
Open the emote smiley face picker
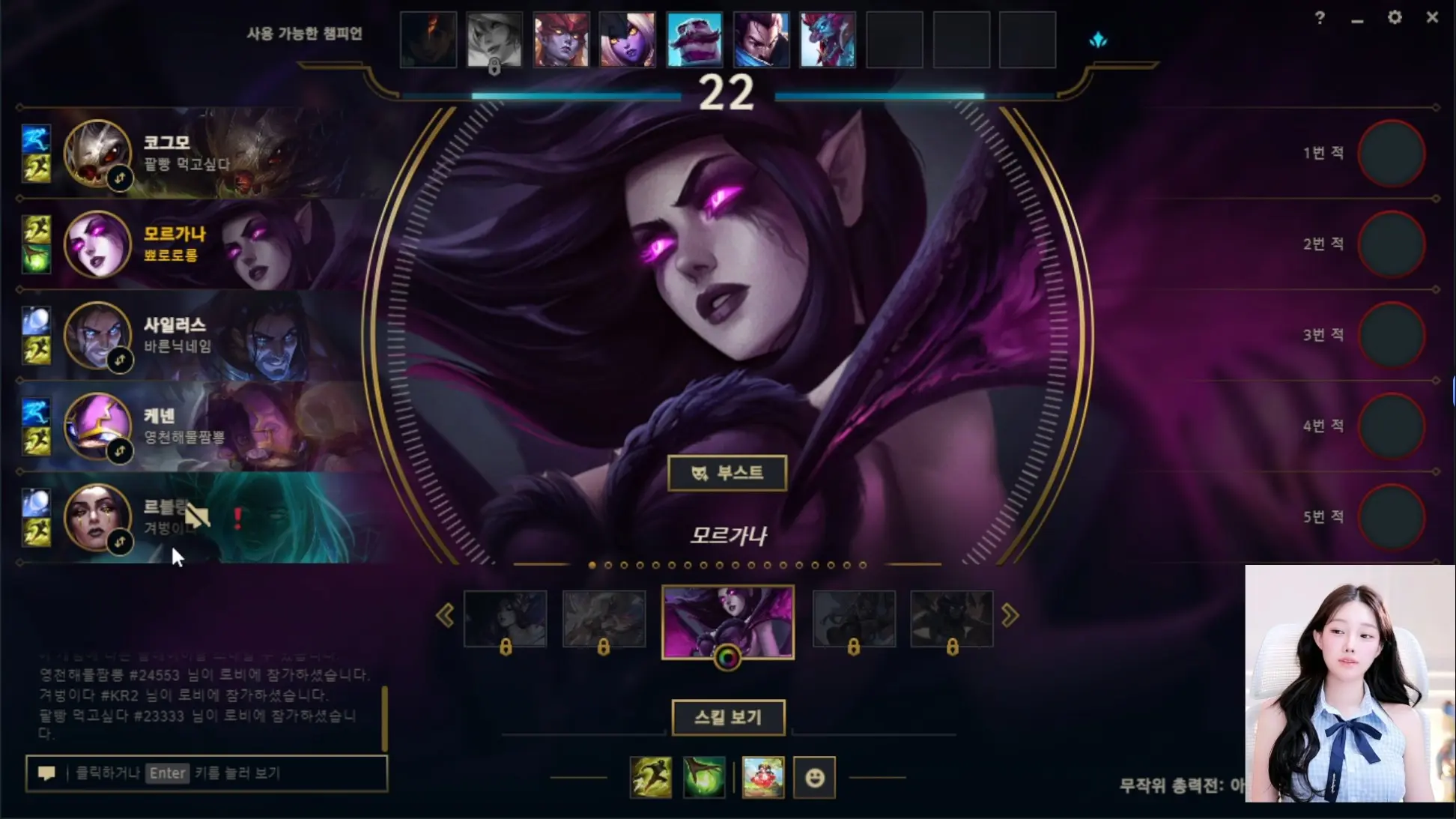coord(814,778)
